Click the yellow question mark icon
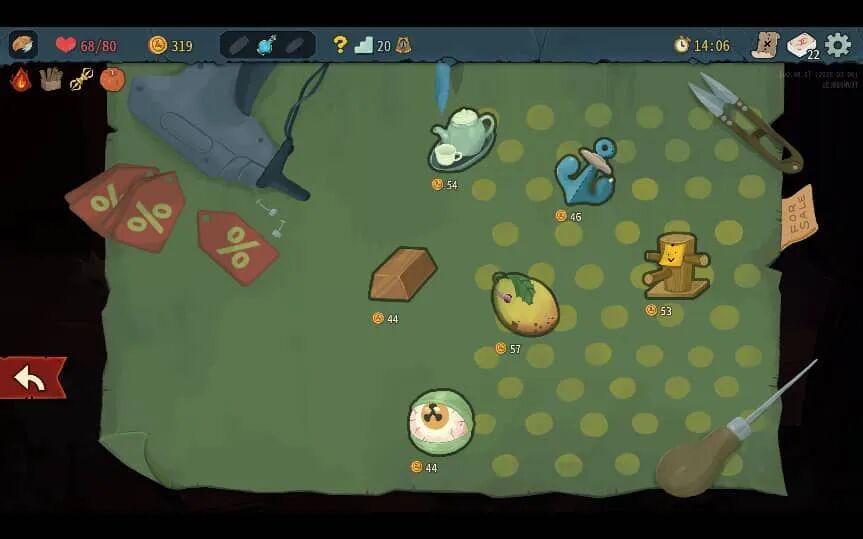863x539 pixels. pyautogui.click(x=340, y=45)
